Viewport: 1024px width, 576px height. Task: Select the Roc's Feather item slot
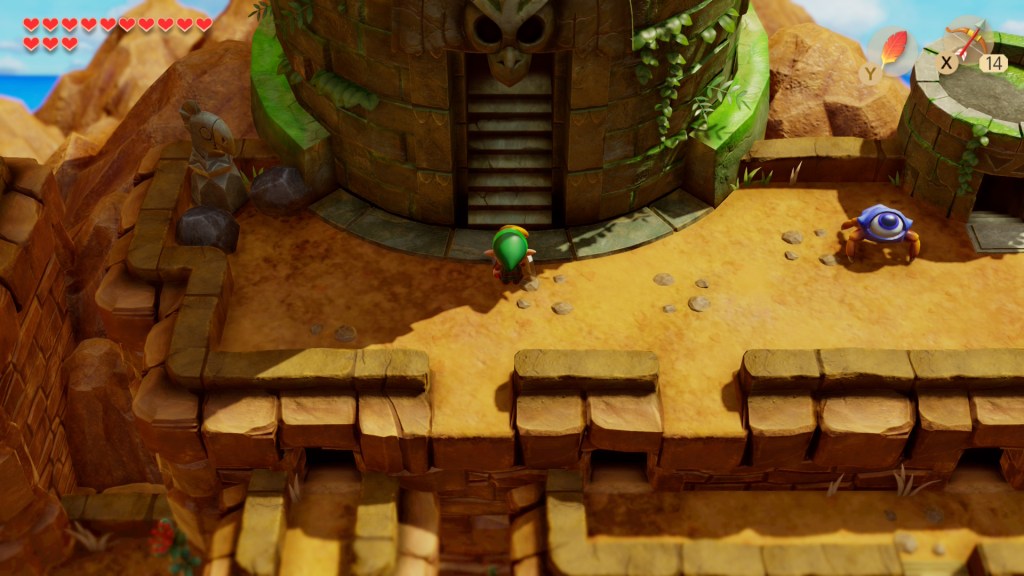pos(890,48)
